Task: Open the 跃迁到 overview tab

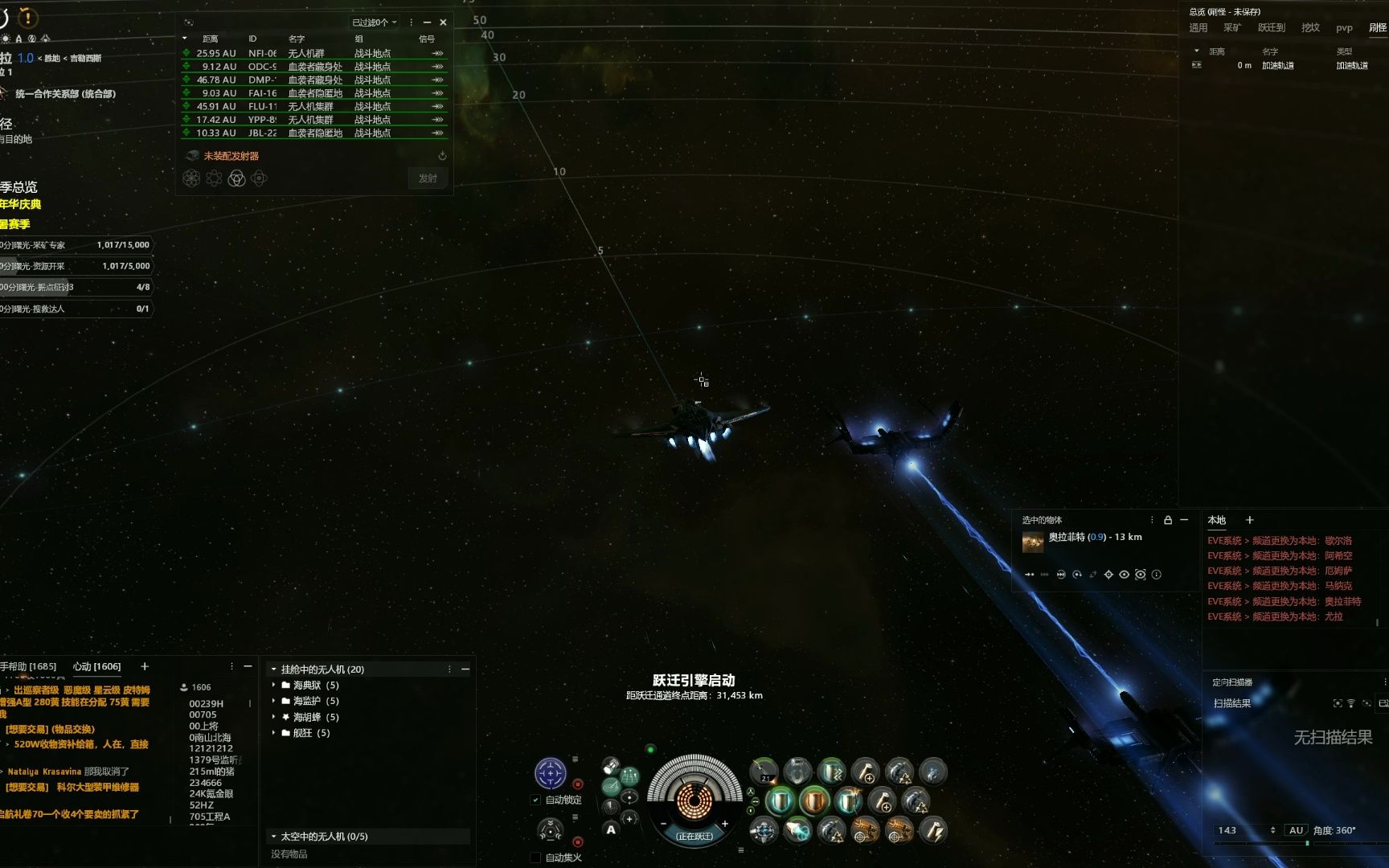Action: (1271, 27)
